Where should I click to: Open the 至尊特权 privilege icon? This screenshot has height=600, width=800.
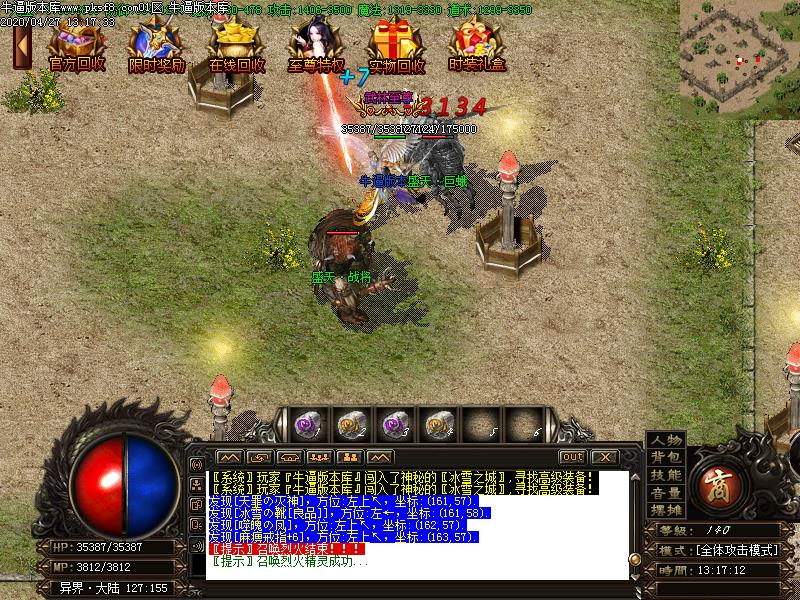click(316, 43)
